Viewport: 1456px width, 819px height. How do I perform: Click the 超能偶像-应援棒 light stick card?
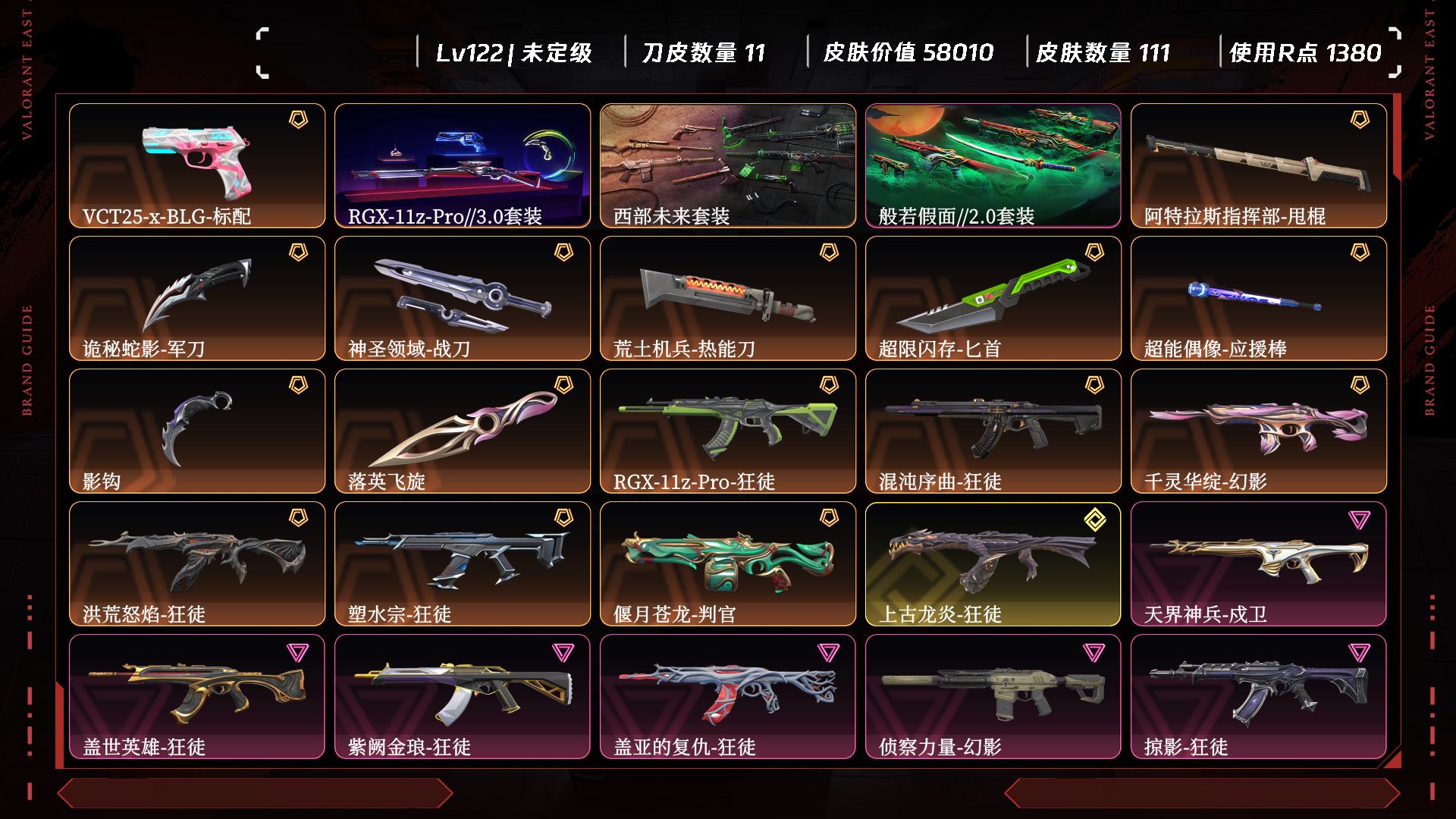[1259, 298]
